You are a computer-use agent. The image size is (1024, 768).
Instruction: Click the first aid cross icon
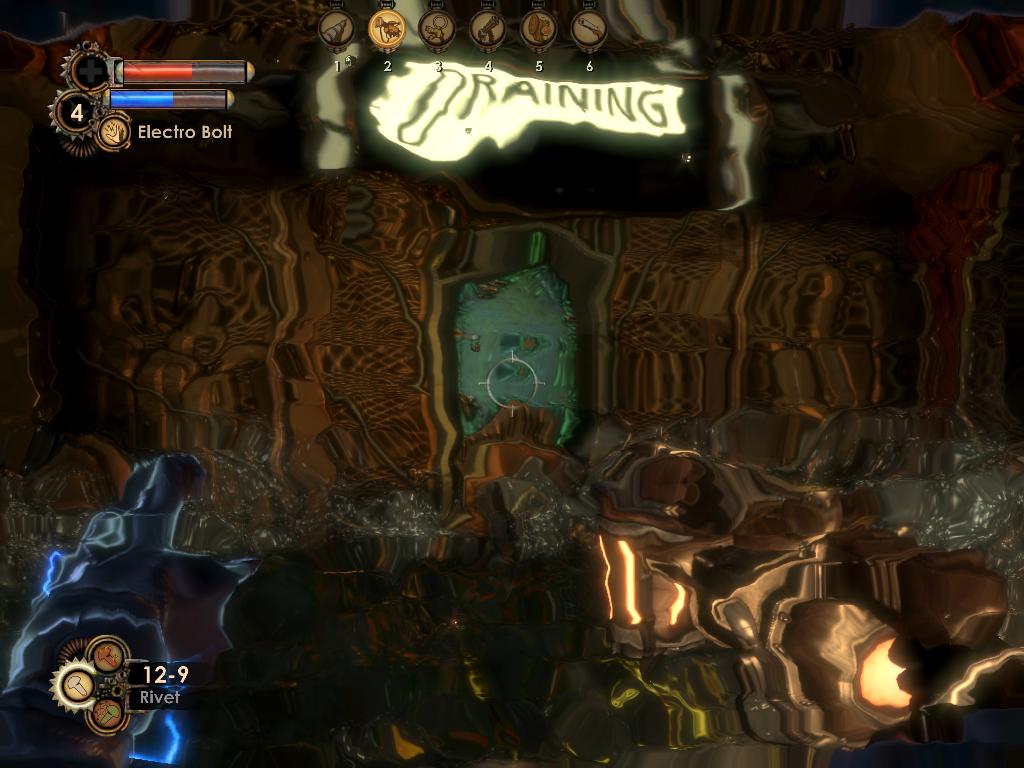90,71
